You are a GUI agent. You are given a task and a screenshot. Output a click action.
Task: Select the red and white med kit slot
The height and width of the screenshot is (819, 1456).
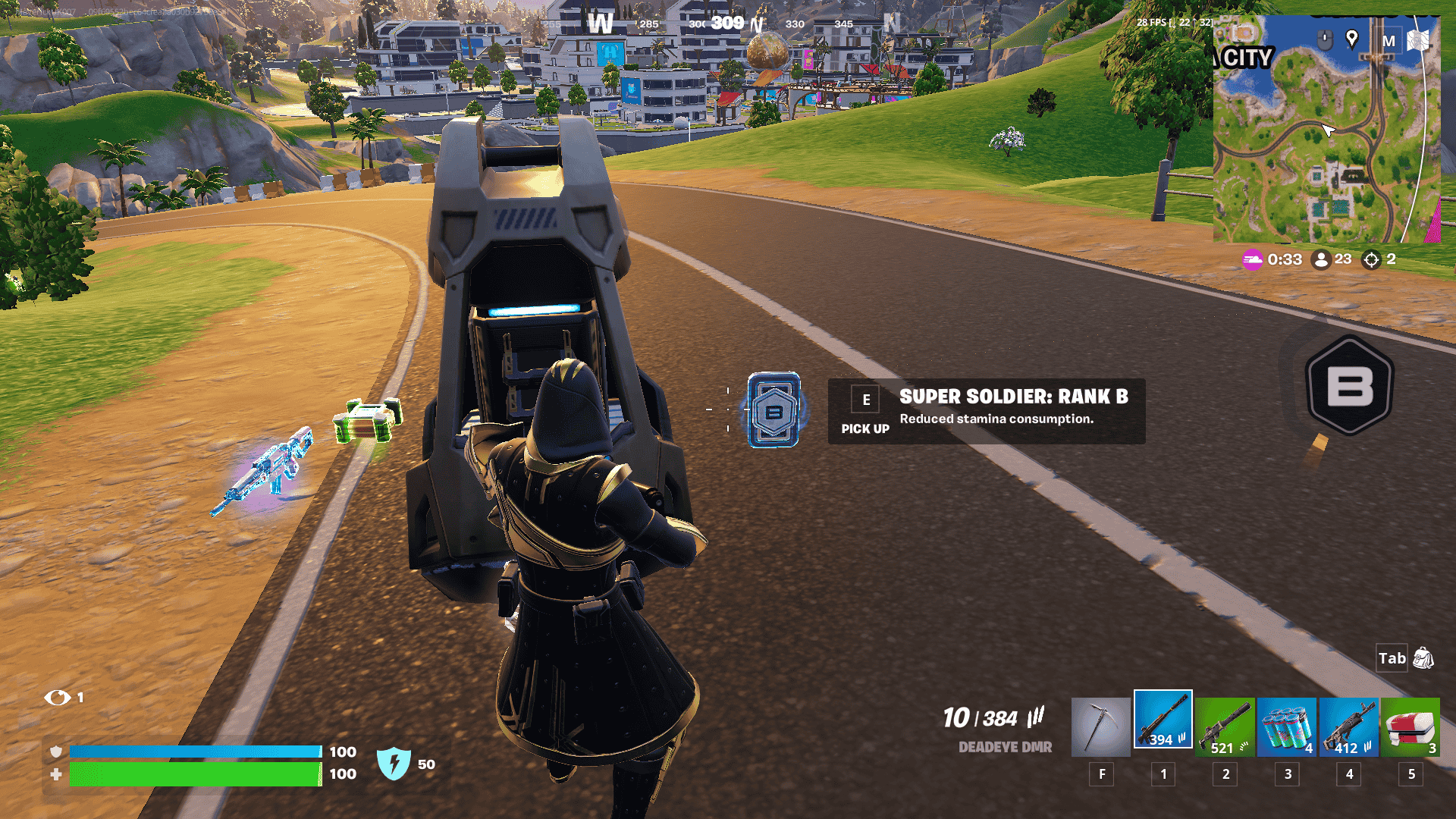(1410, 726)
